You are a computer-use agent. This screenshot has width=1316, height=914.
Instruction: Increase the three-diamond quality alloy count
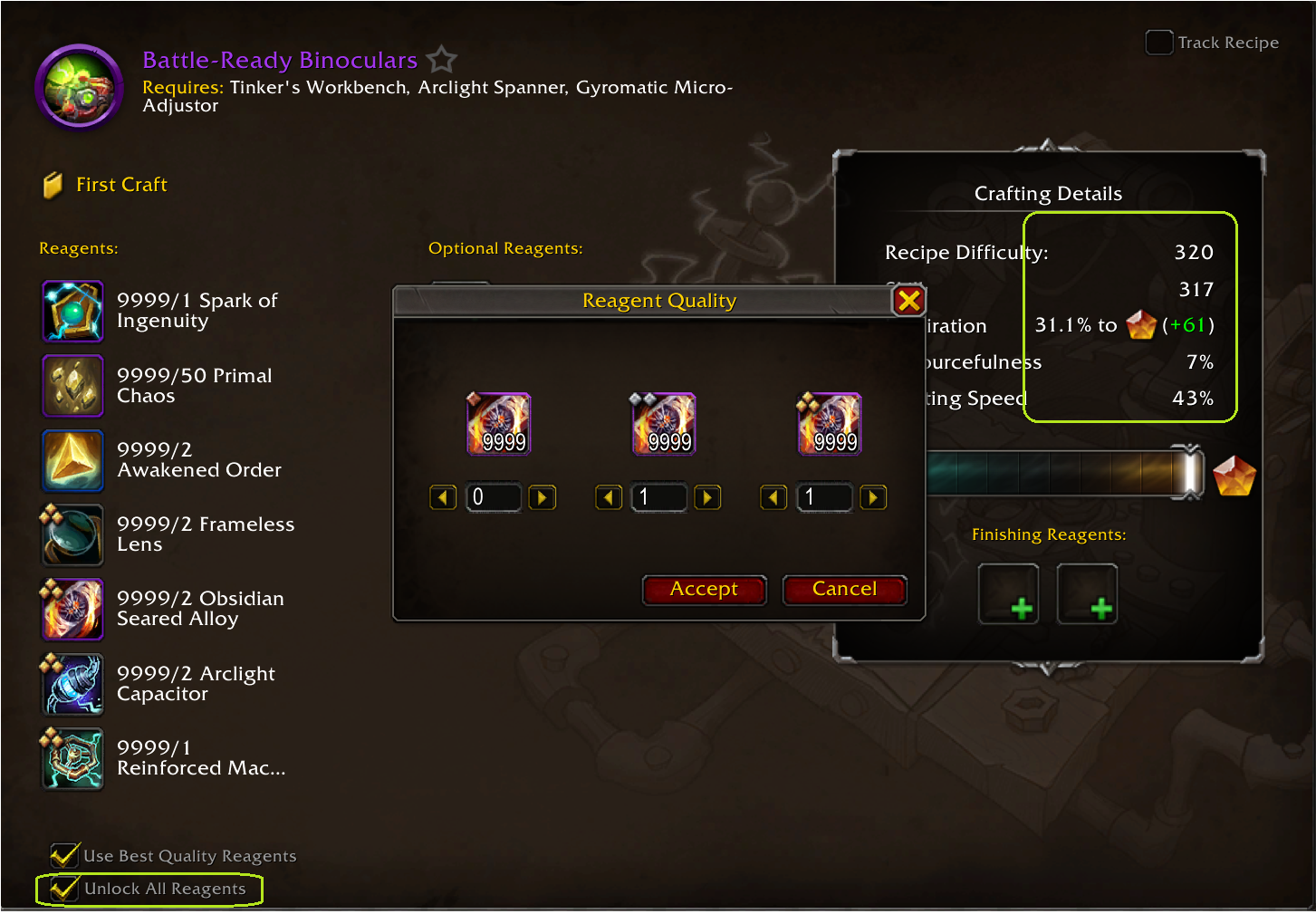(873, 497)
